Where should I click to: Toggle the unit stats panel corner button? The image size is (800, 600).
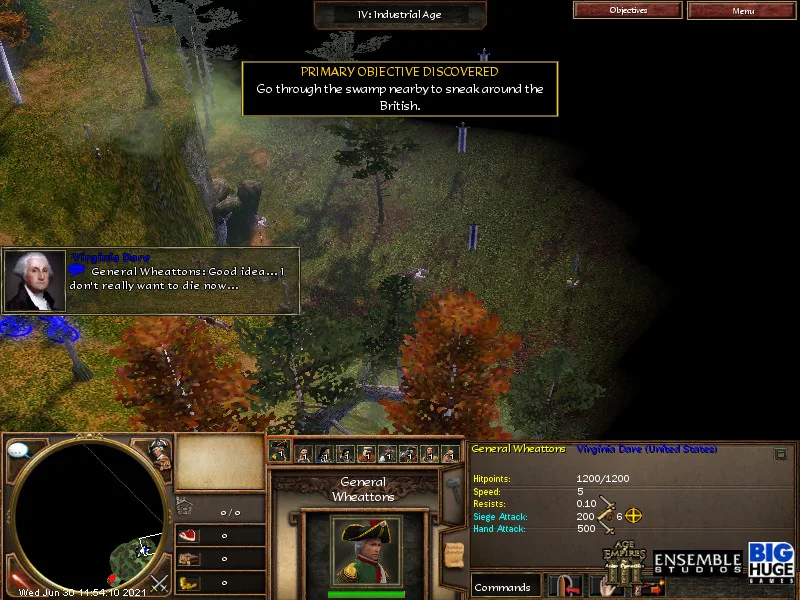[780, 454]
